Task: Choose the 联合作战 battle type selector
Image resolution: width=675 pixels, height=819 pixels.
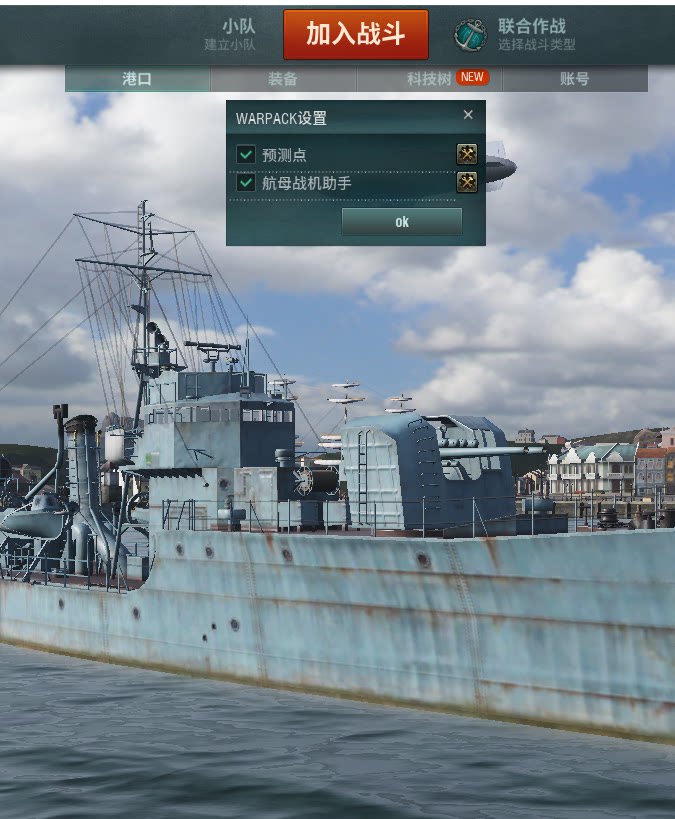Action: click(x=516, y=34)
